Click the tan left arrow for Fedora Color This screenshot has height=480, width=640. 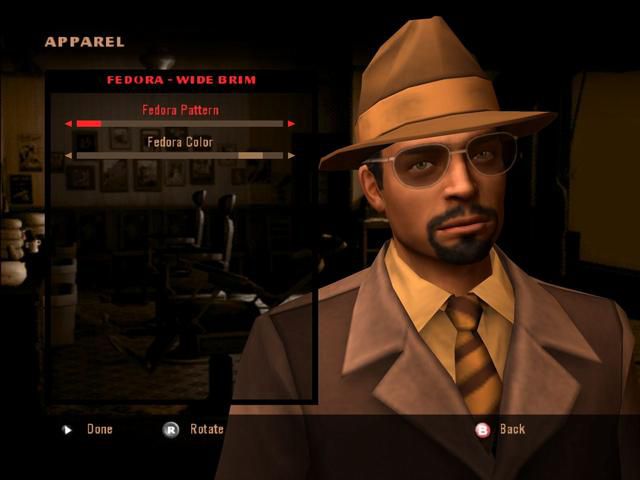pyautogui.click(x=68, y=156)
